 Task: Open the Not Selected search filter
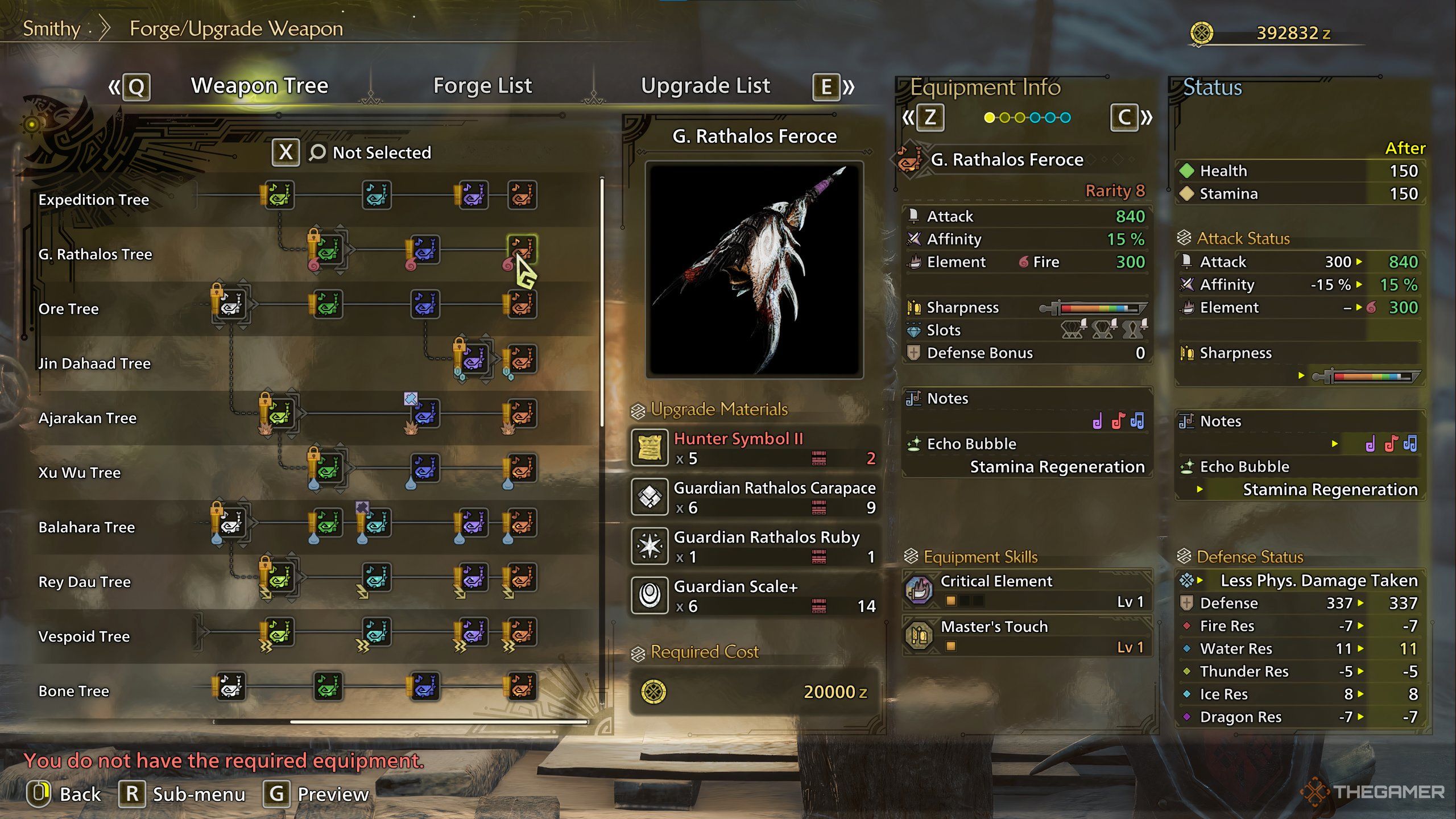point(381,152)
